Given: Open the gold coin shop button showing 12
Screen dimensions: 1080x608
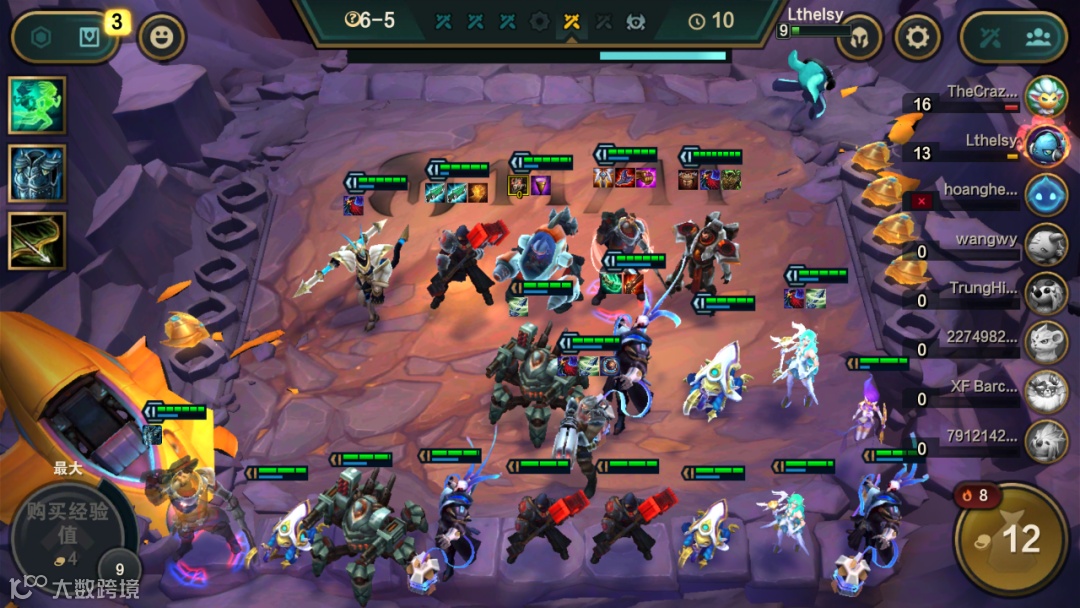Looking at the screenshot, I should [x=1011, y=539].
